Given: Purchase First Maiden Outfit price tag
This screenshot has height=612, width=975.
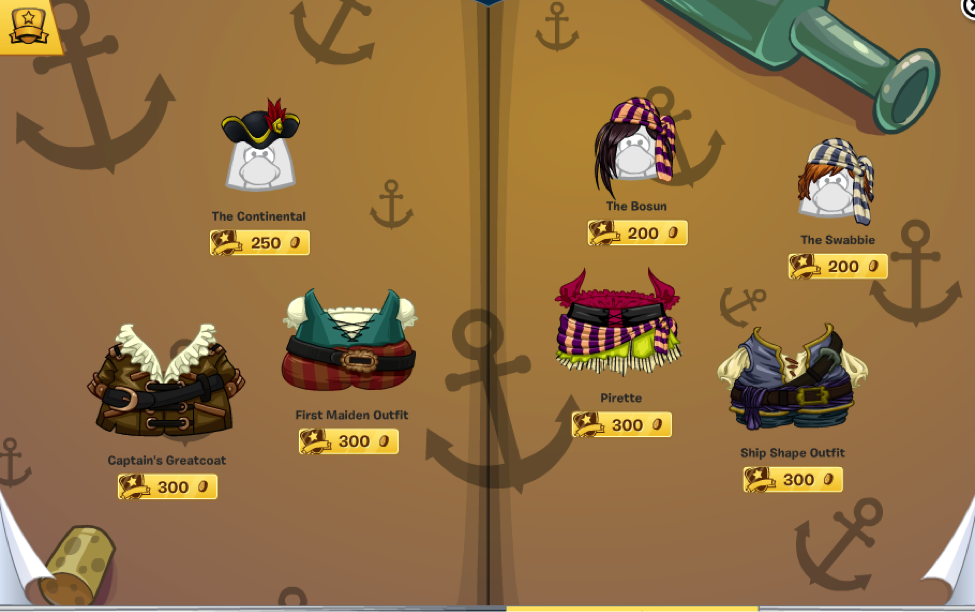Looking at the screenshot, I should (x=349, y=441).
